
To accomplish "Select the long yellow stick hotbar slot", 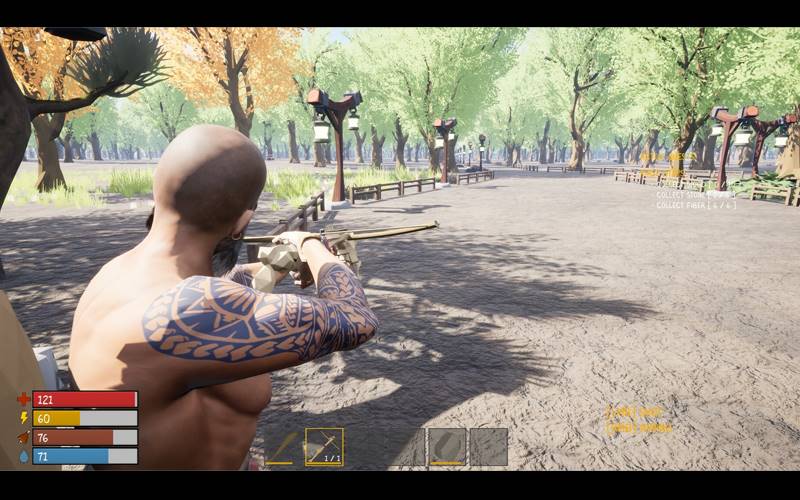I will point(281,447).
